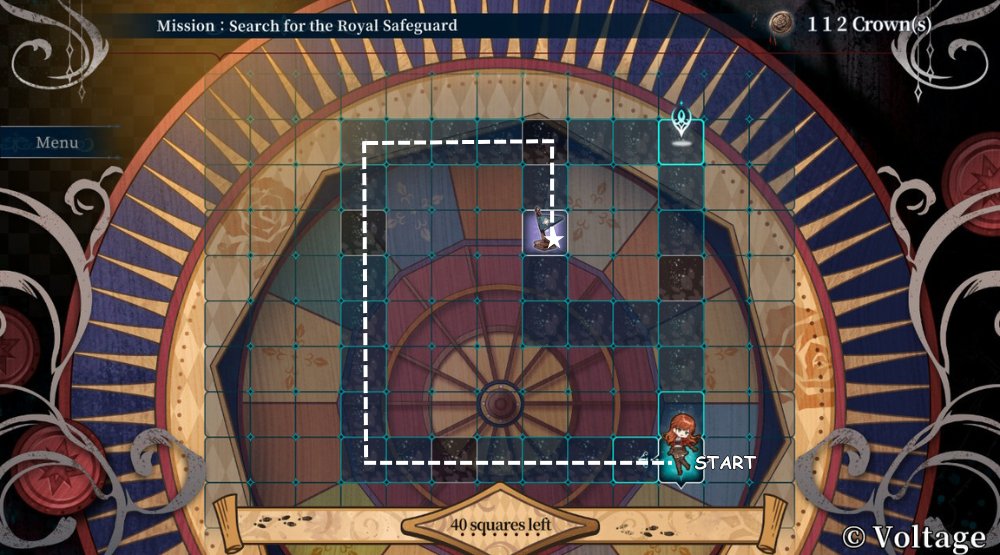Select the star-marked item tile
This screenshot has height=555, width=1000.
[545, 232]
